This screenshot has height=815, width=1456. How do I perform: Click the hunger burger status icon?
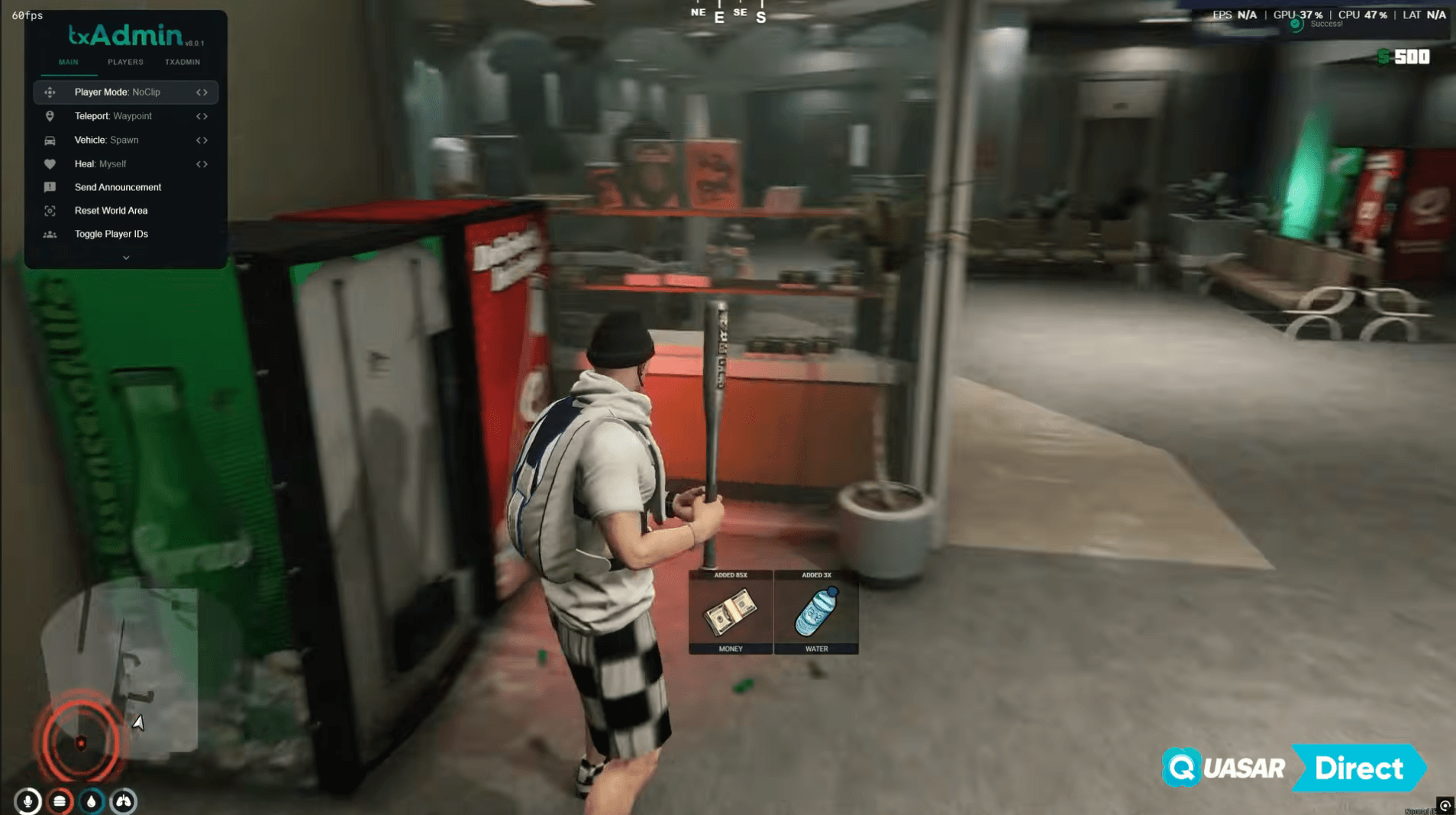[60, 801]
